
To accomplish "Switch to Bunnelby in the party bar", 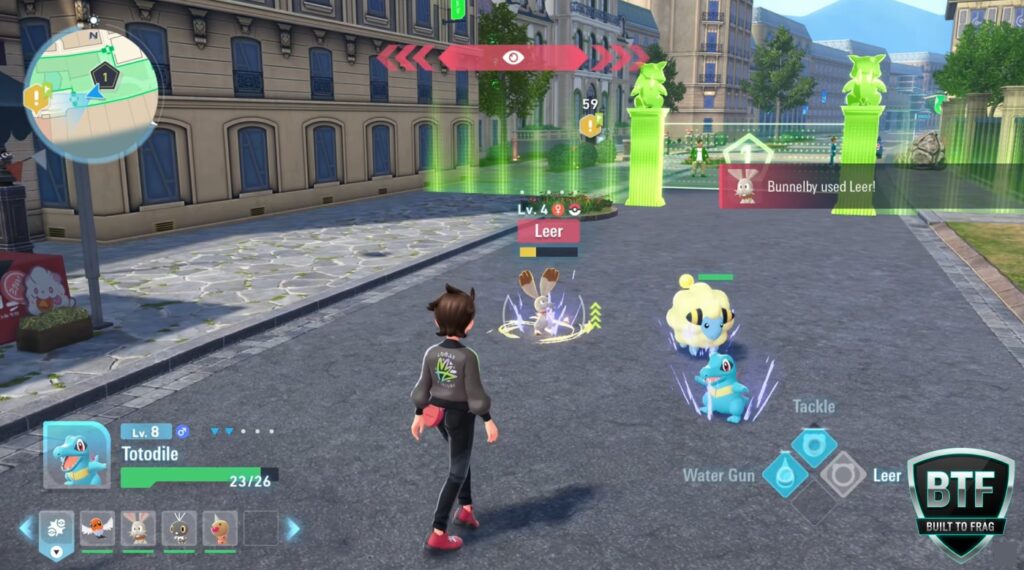I will pos(138,528).
